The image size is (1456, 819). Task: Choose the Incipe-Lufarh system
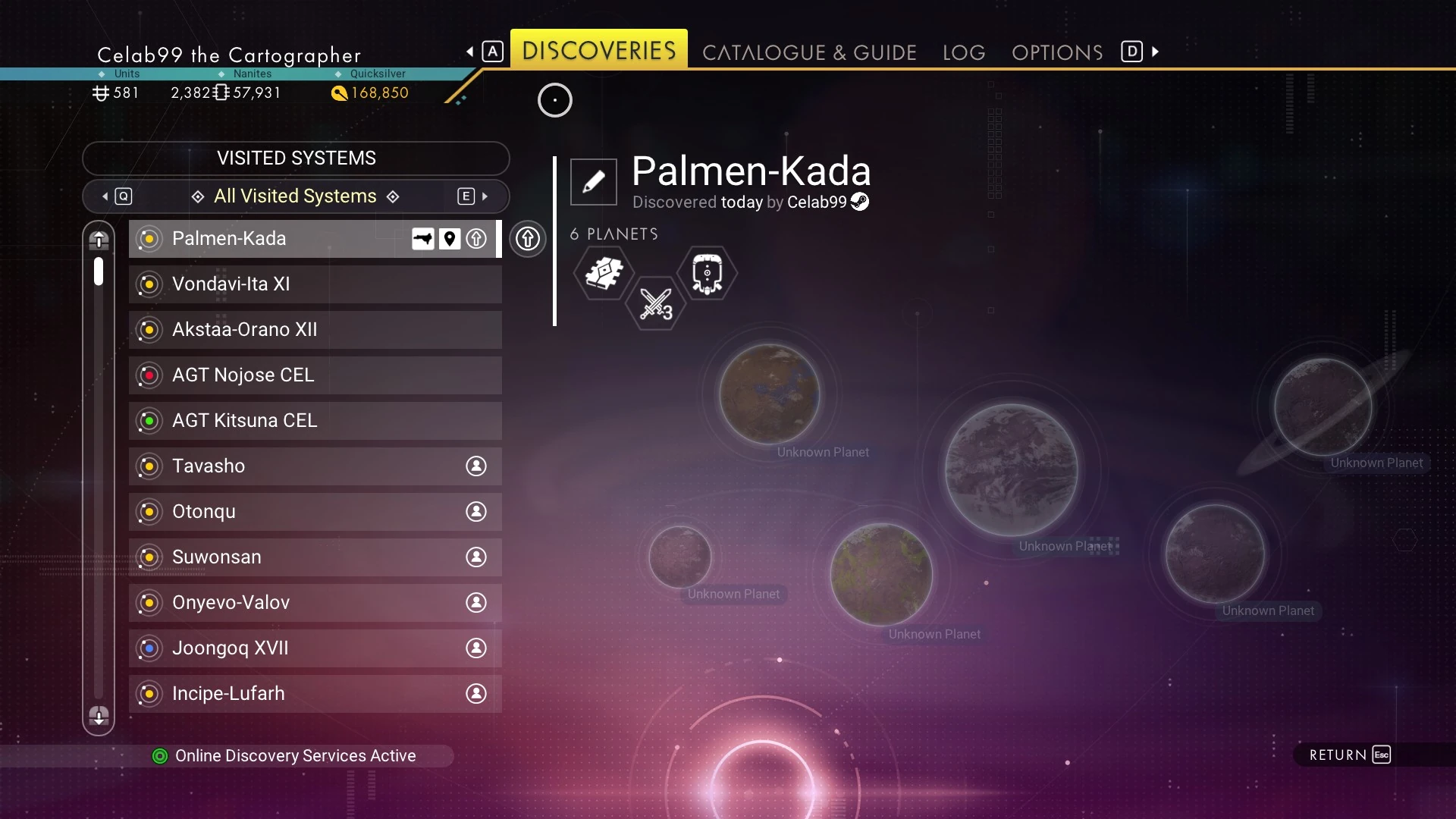pyautogui.click(x=315, y=694)
